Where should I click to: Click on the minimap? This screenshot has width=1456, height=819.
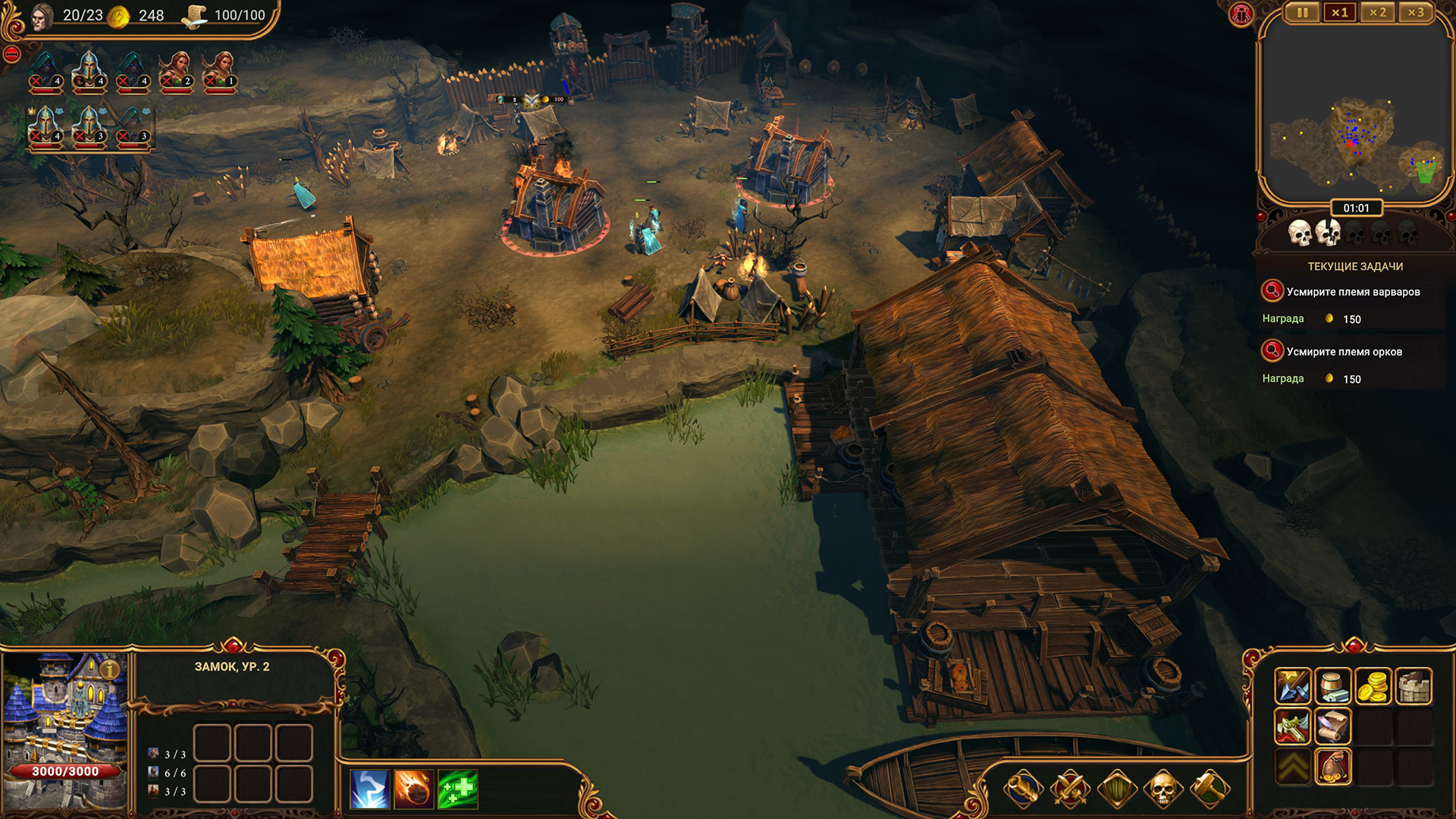1355,136
